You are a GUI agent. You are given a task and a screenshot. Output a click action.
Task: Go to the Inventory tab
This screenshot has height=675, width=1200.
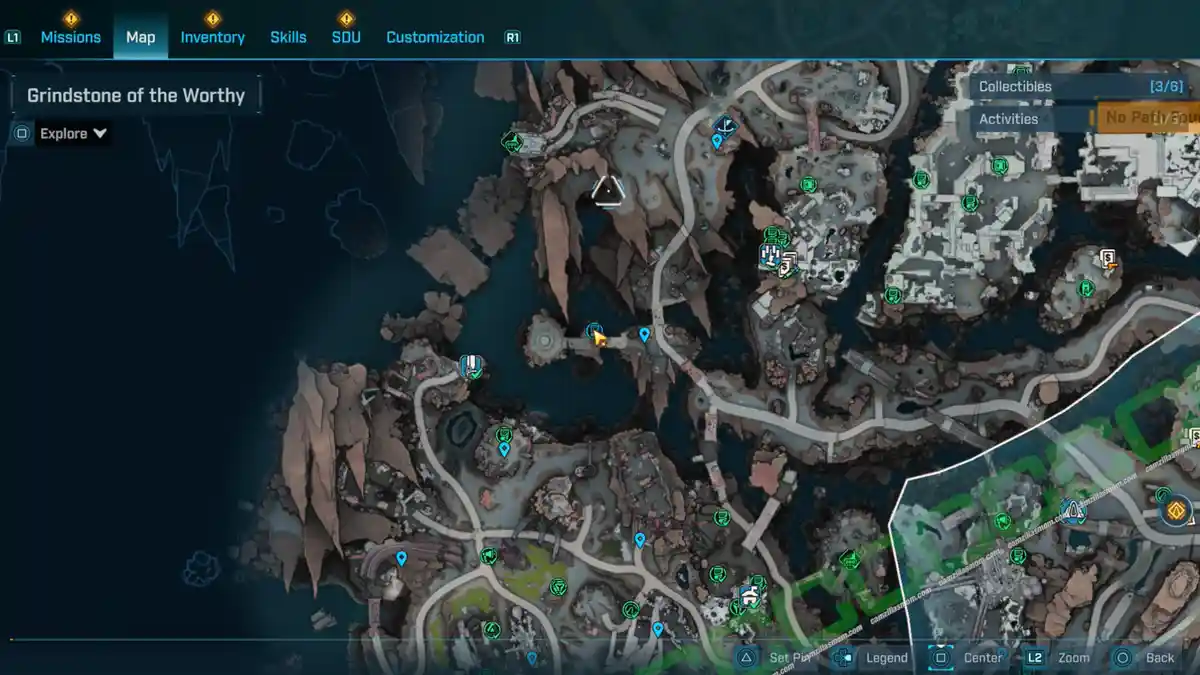(212, 37)
